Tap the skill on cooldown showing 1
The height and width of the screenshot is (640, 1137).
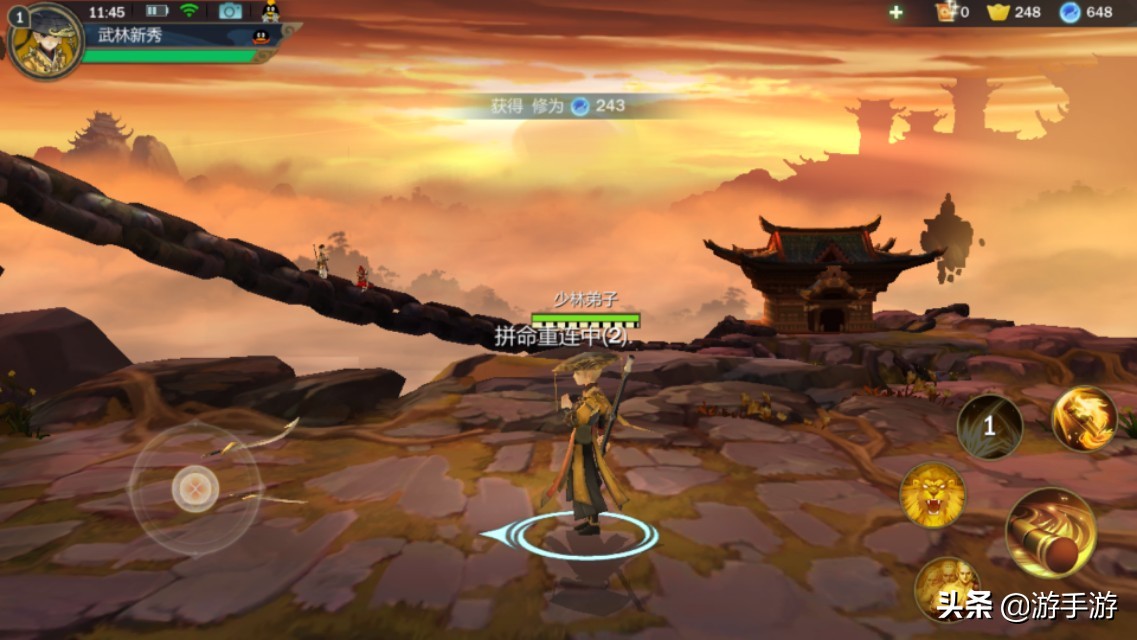tap(989, 427)
